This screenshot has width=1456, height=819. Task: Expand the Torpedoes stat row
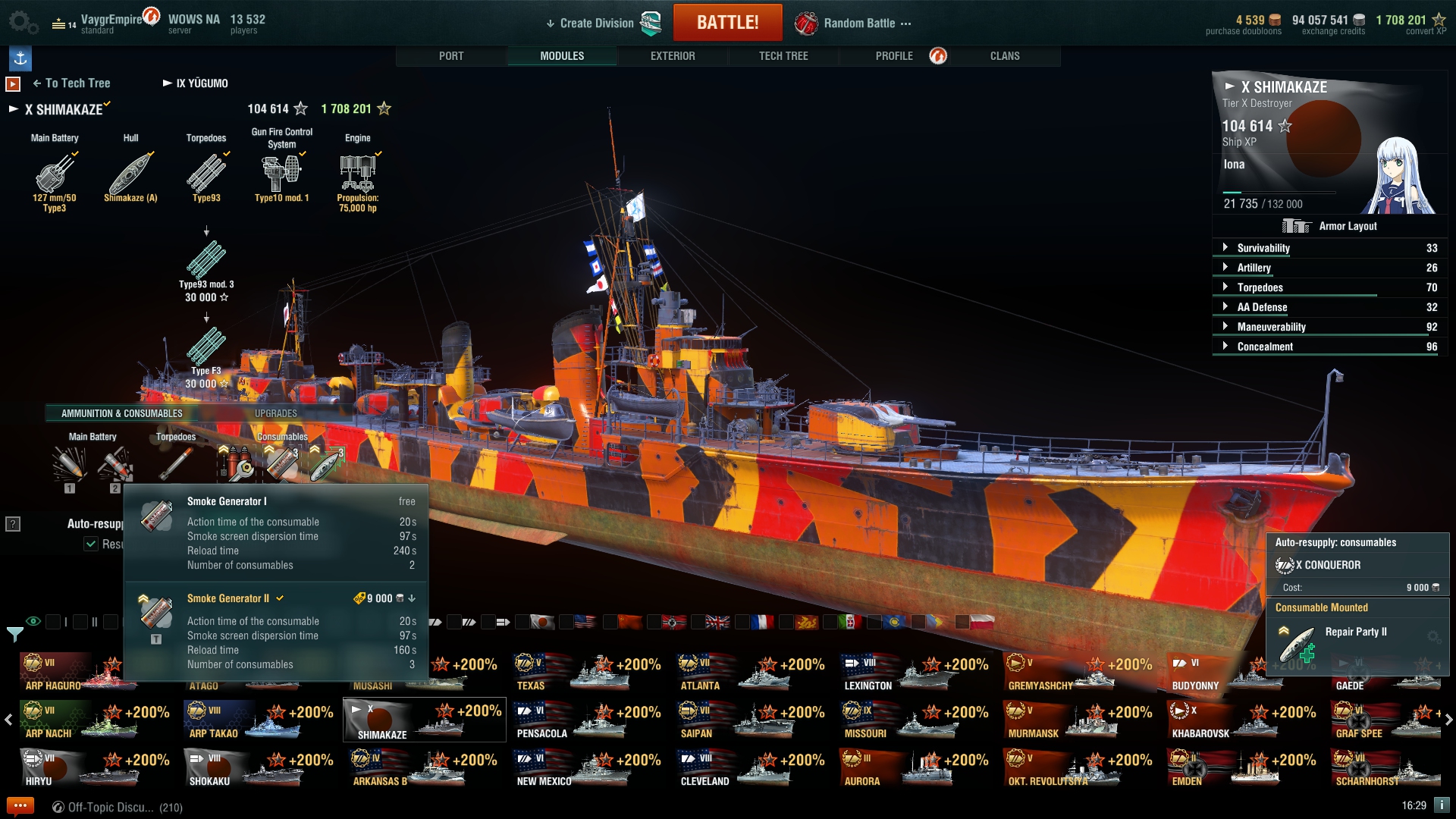1260,287
